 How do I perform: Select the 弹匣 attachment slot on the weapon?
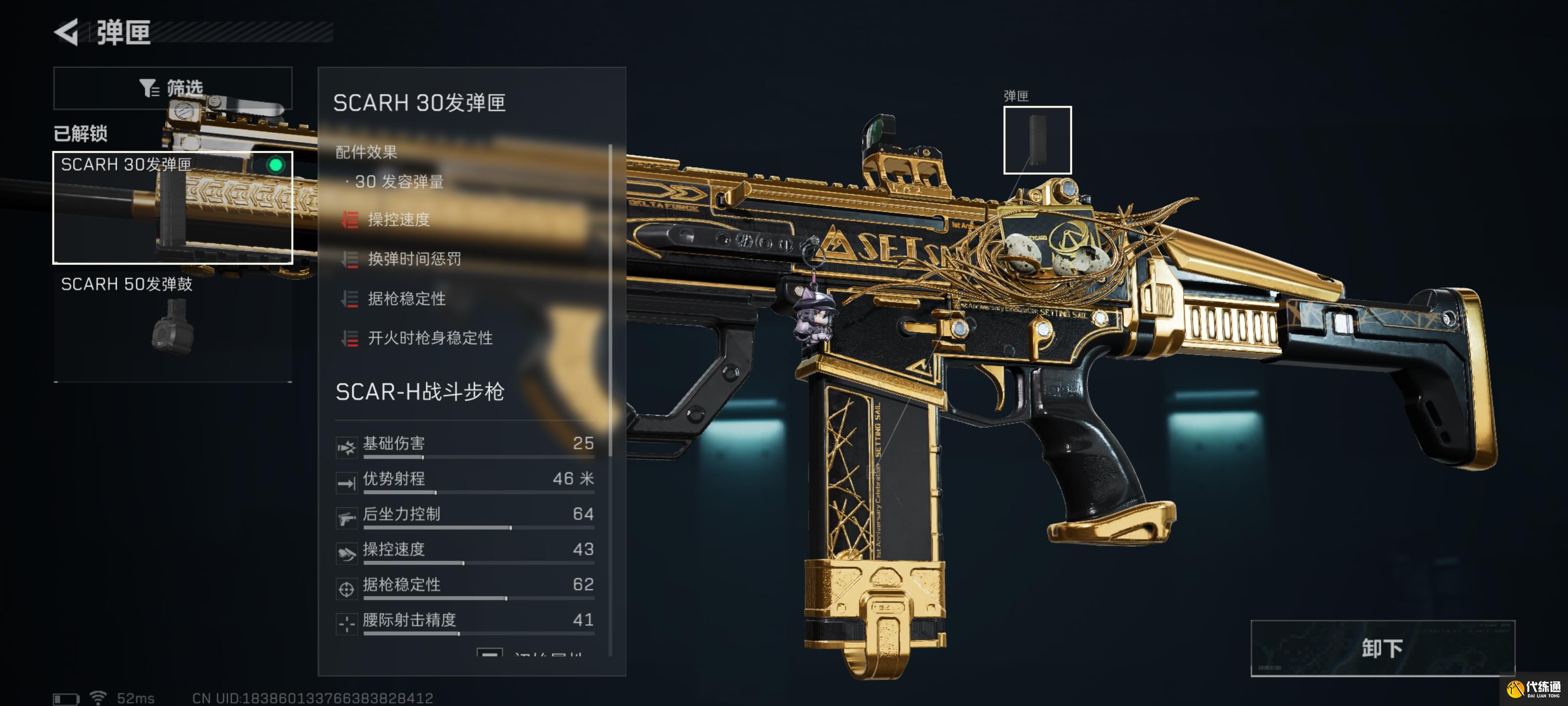click(x=1037, y=140)
